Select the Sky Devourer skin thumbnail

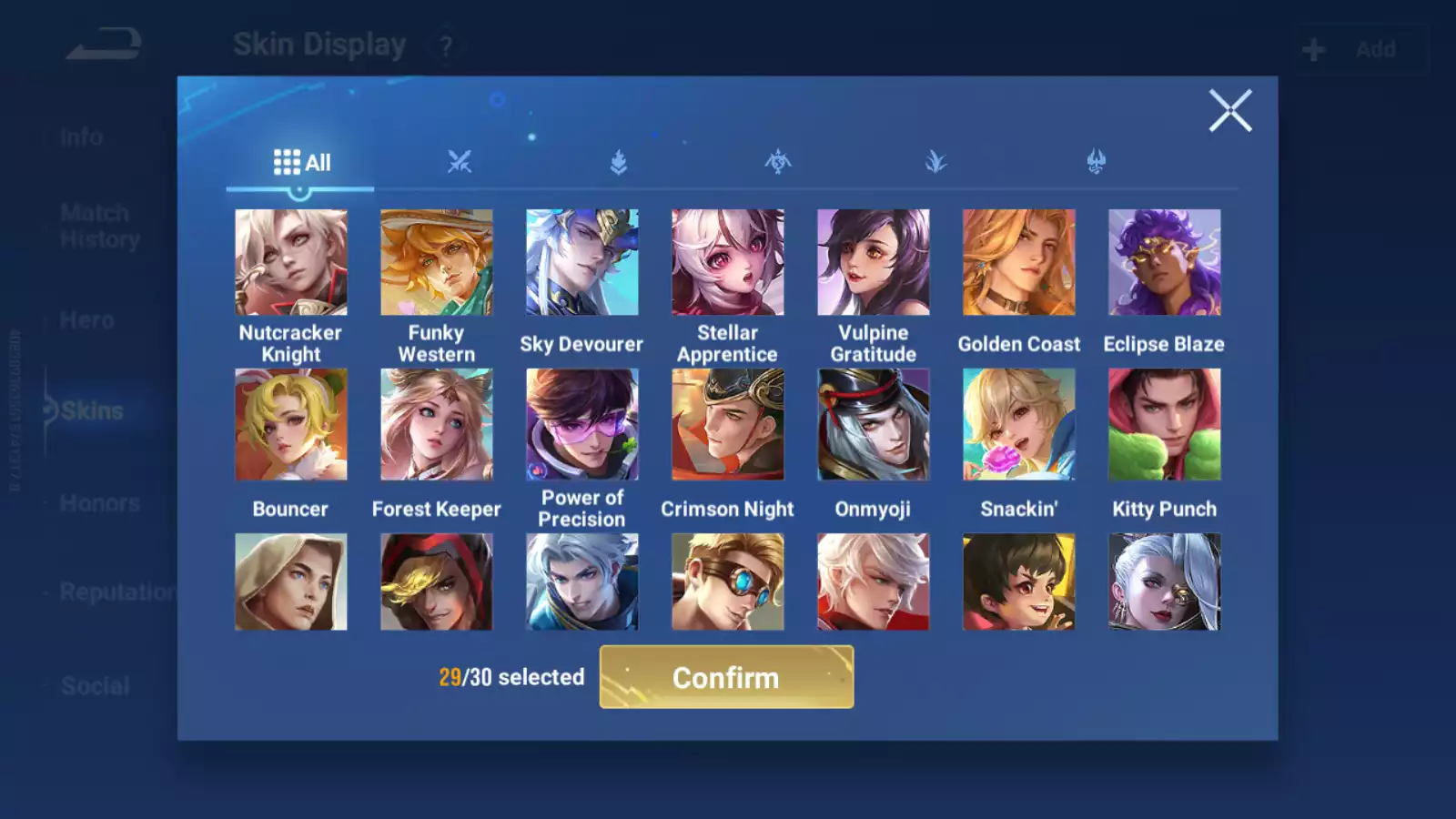click(581, 262)
